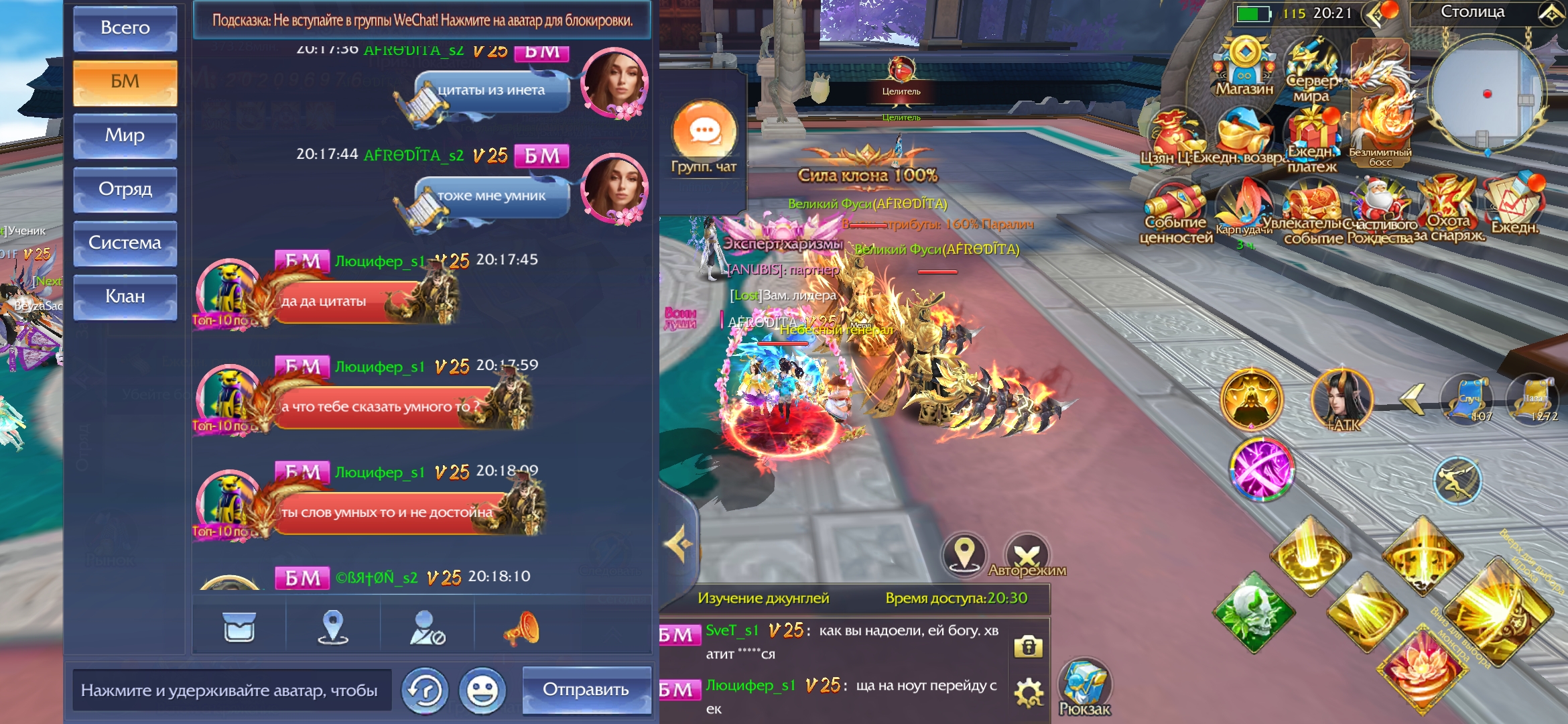This screenshot has width=1568, height=724.
Task: Click the megaphone announcement icon
Action: tap(521, 628)
